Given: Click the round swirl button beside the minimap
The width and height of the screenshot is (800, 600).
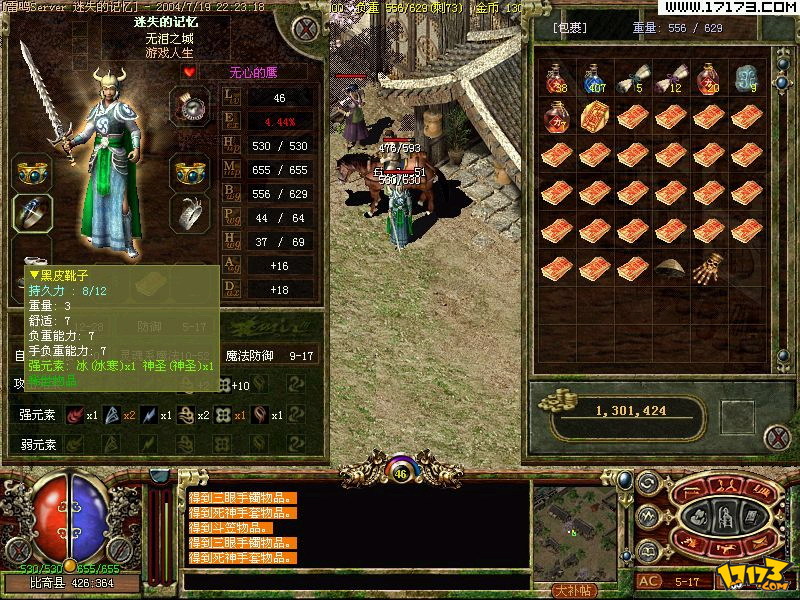Looking at the screenshot, I should point(647,483).
